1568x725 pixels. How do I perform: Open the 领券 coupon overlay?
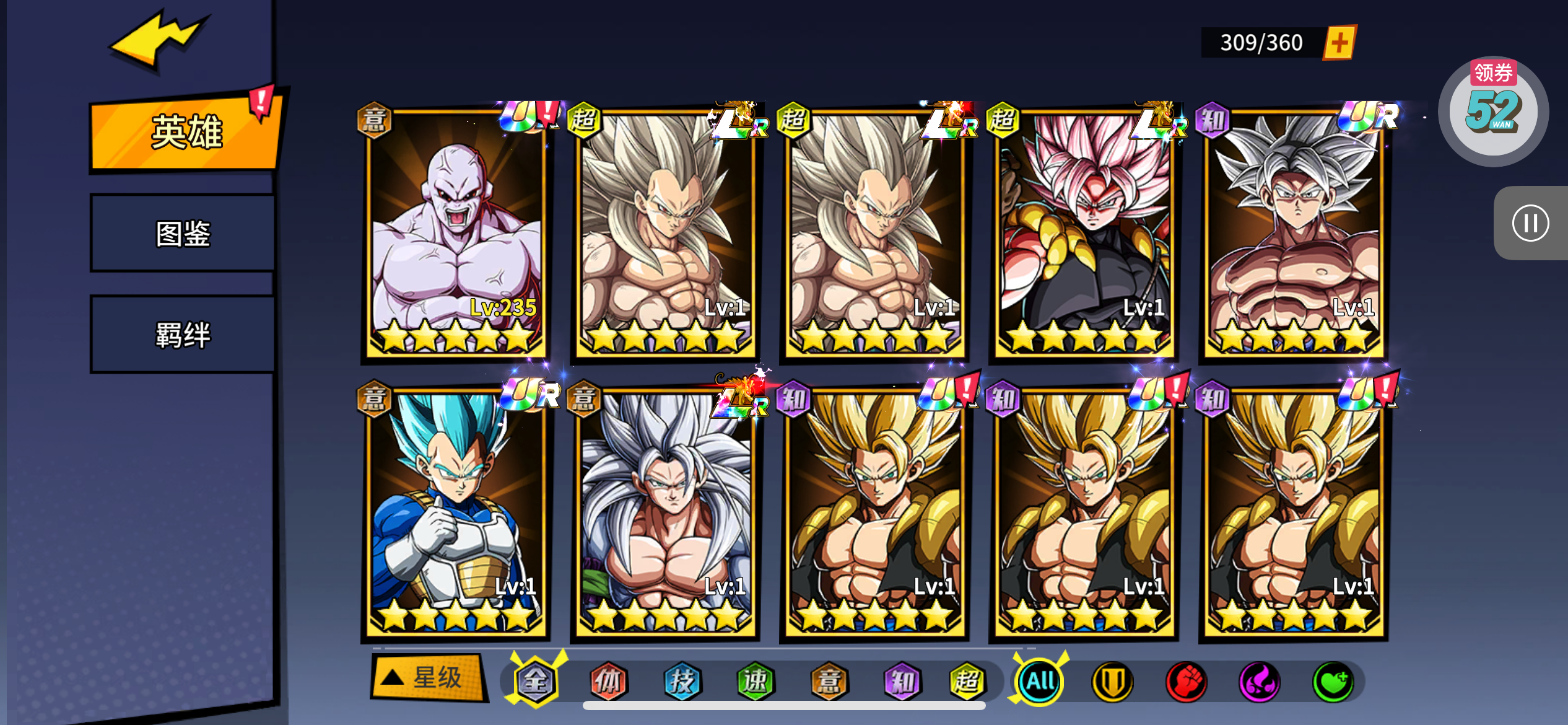point(1493,110)
